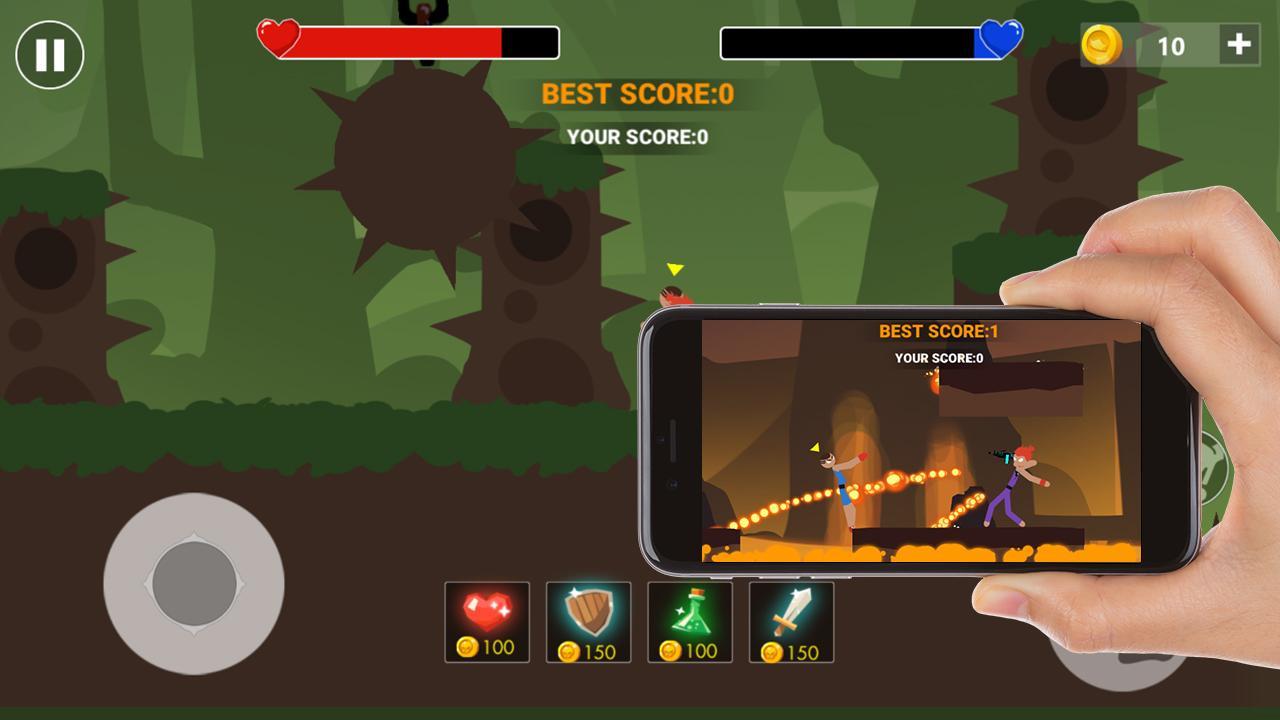Click the enemy's empty black health bar

pos(850,42)
